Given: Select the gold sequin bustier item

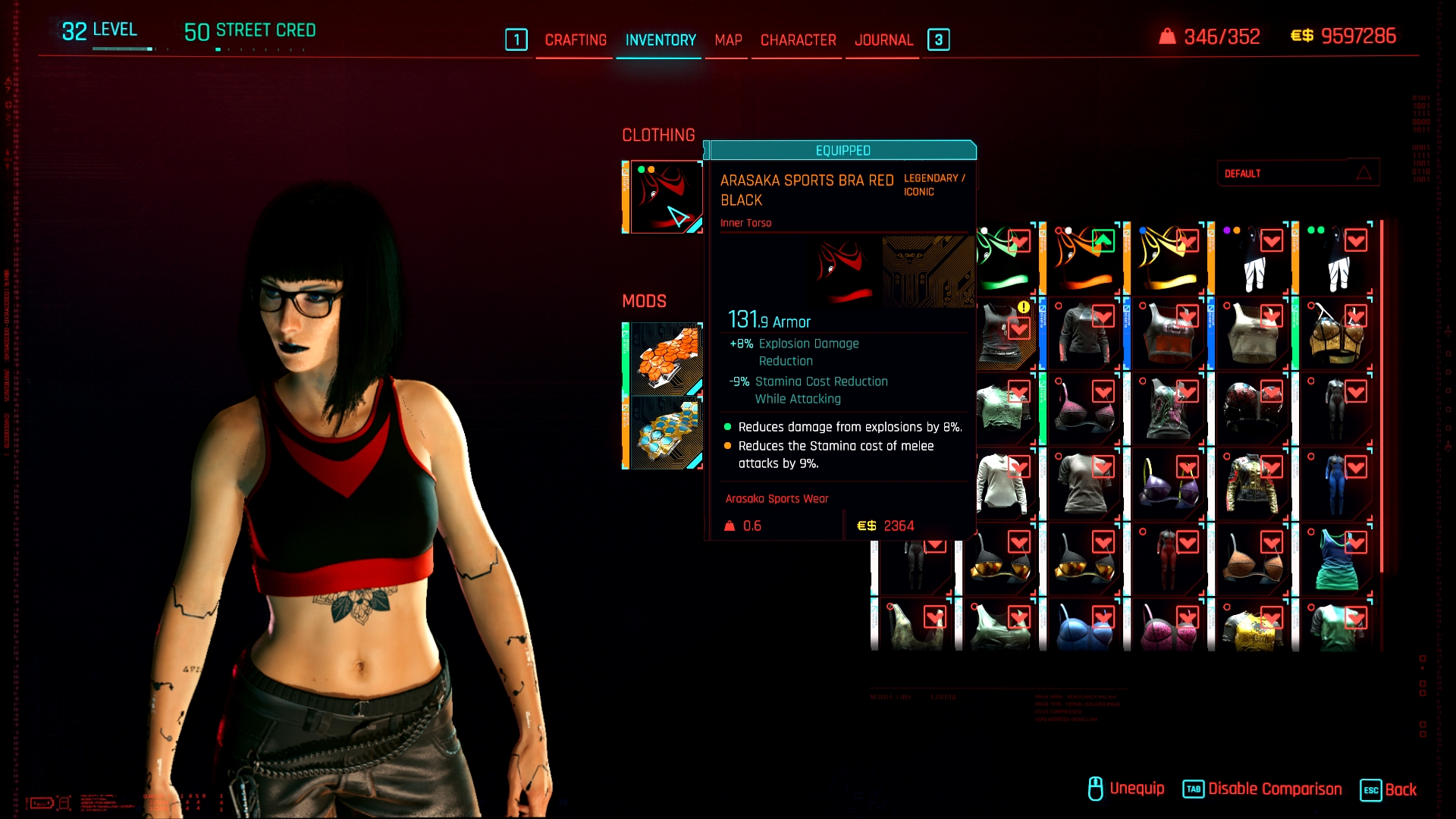Looking at the screenshot, I should pos(1335,334).
